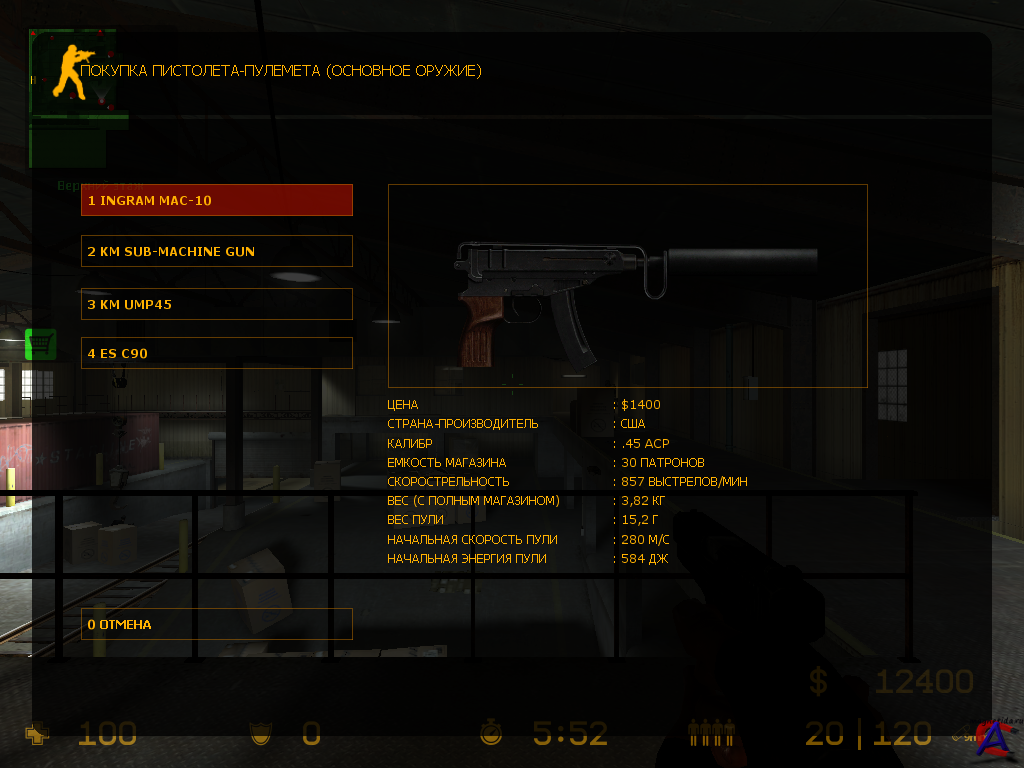Choose the KM Sub-Machine Gun option

point(216,251)
